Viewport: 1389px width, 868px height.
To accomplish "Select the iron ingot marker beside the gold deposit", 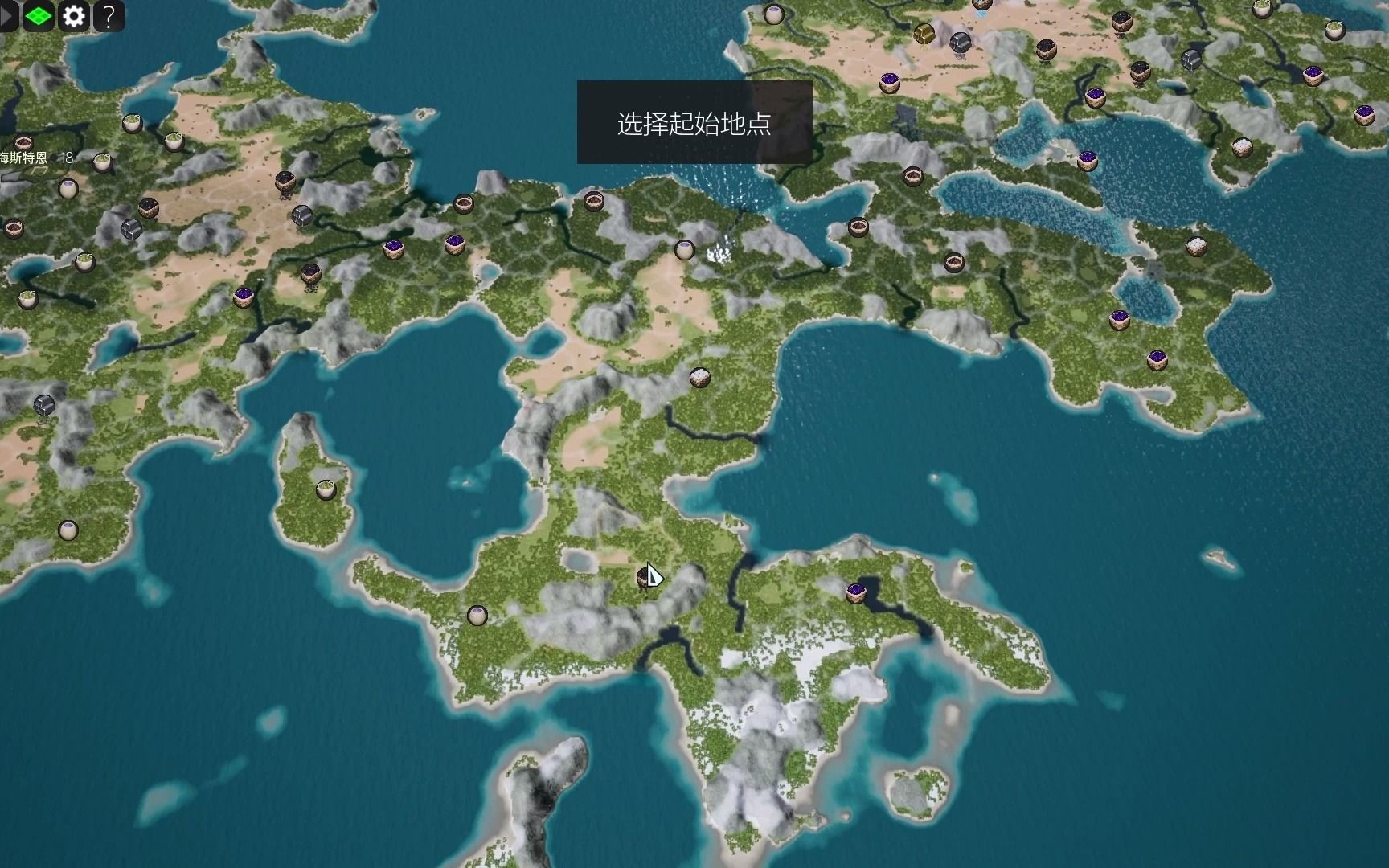I will tap(960, 43).
